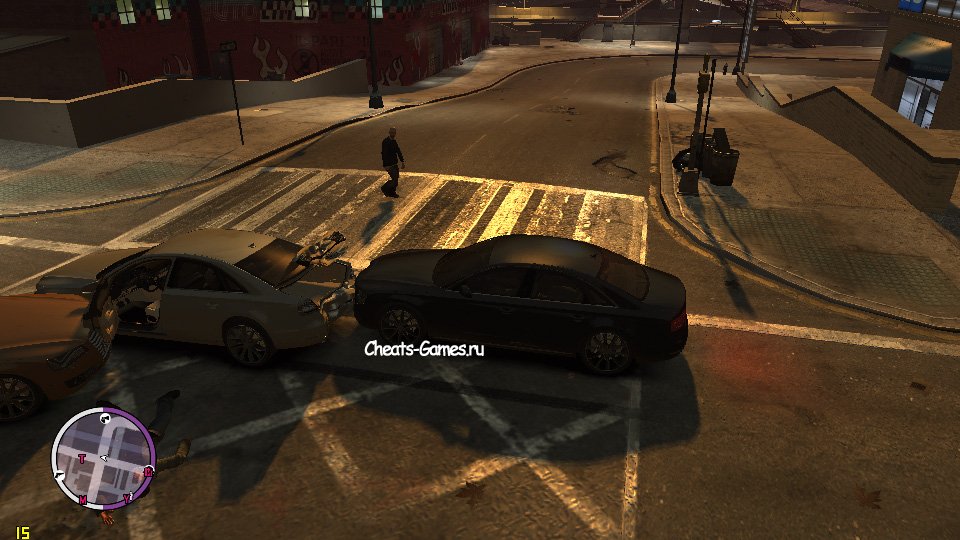Open the Cheats-Games.ru watermark link
The image size is (960, 540).
(x=424, y=349)
